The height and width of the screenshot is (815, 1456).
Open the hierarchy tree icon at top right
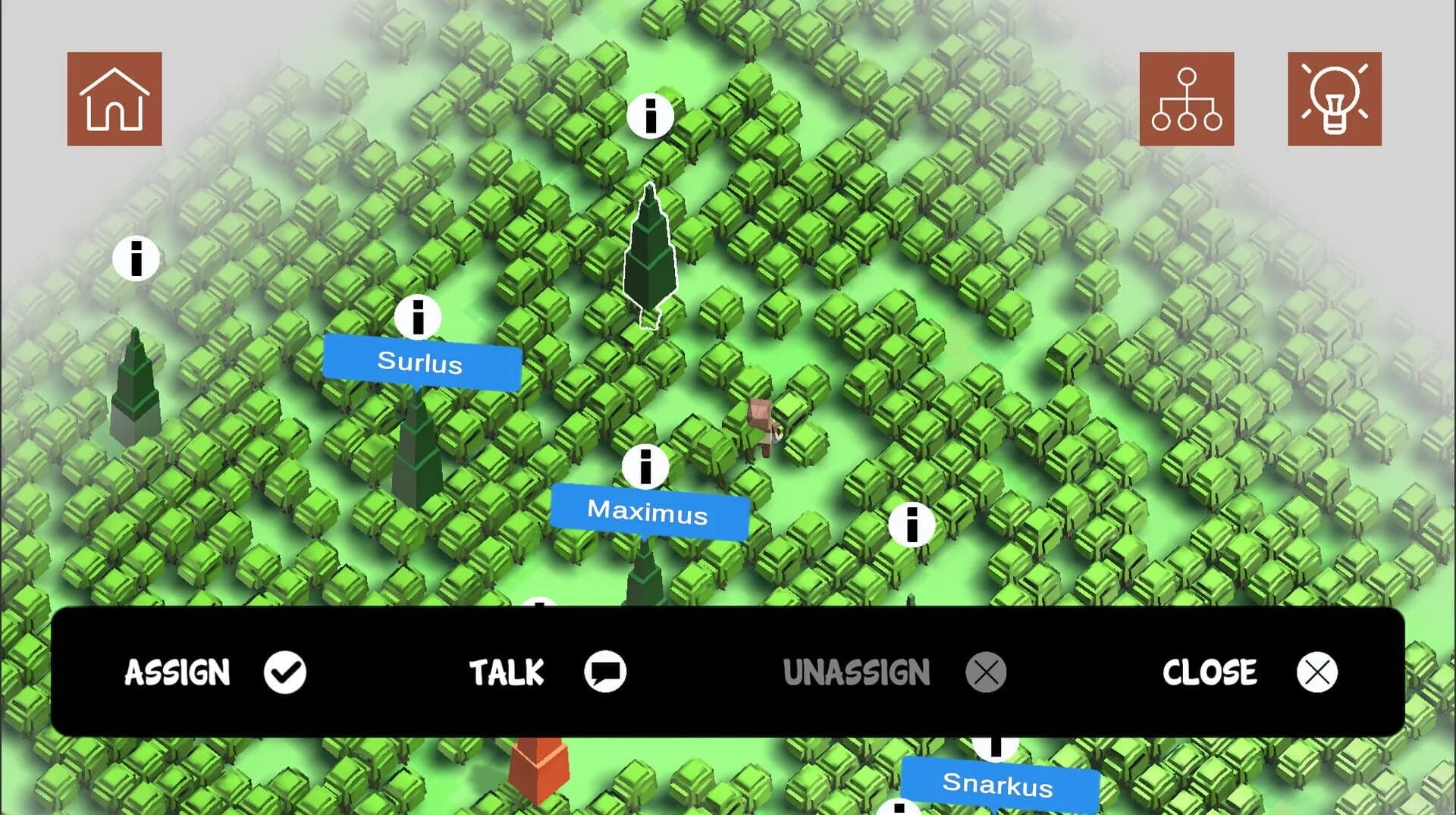coord(1187,99)
